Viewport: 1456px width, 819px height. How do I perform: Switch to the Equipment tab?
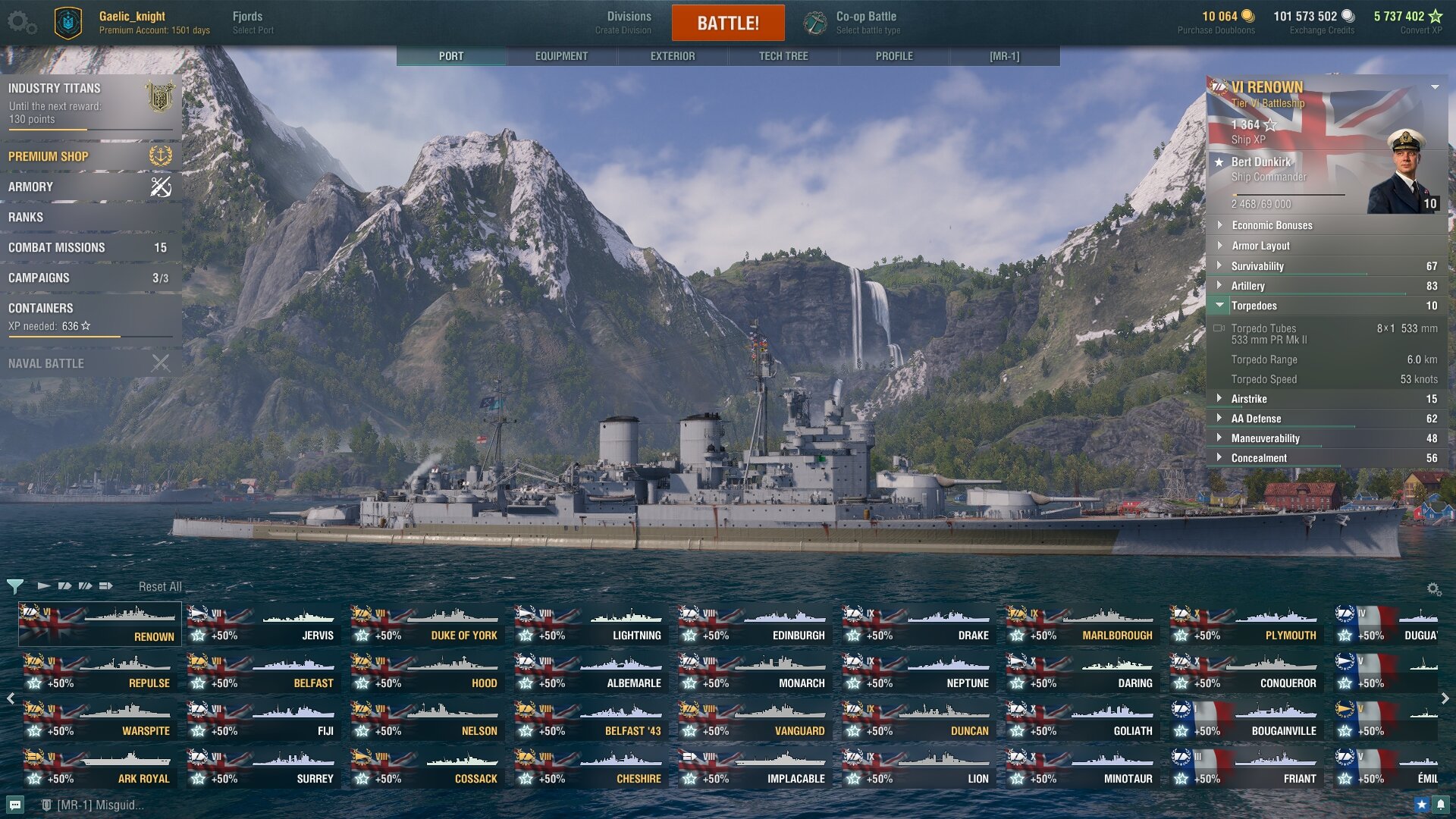561,56
